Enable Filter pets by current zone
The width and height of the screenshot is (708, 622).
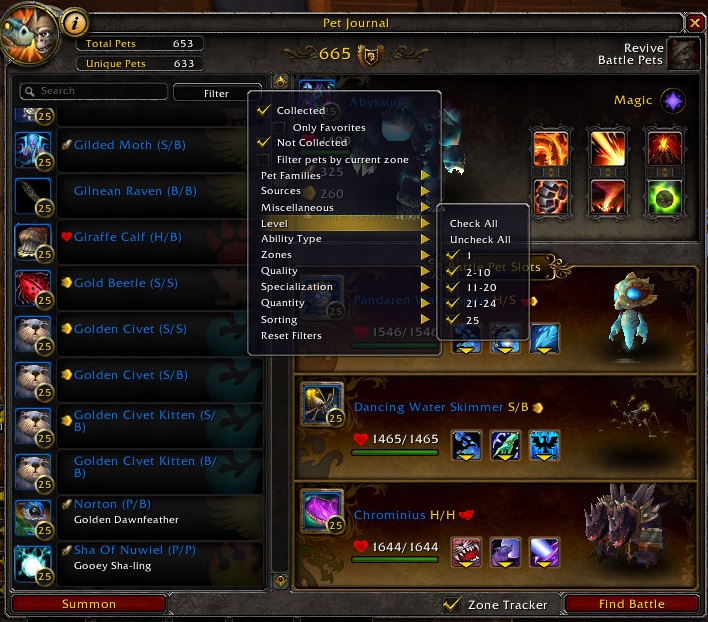(x=264, y=160)
